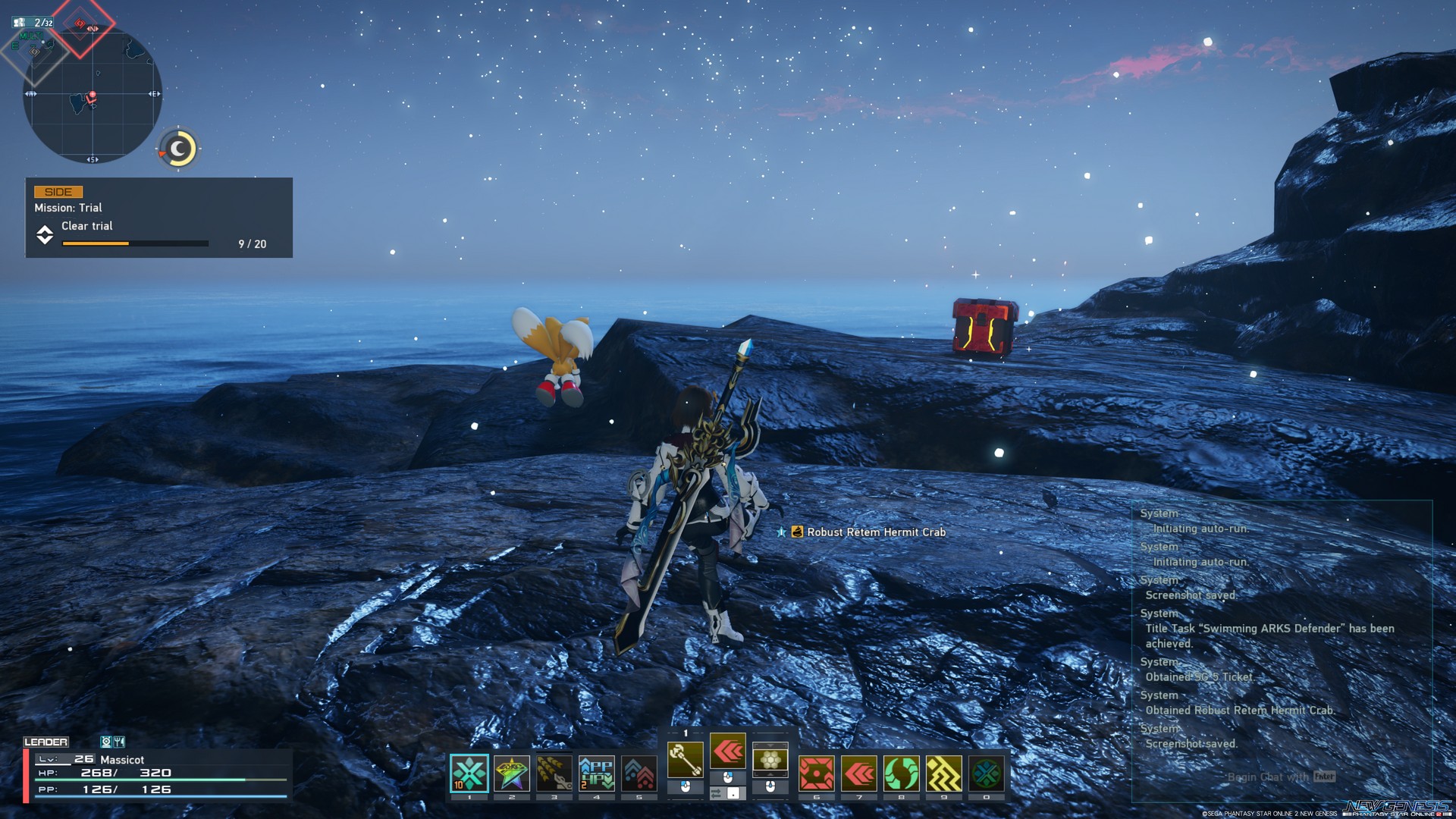Open the hexagonal Photon Blast icon
The height and width of the screenshot is (819, 1456).
pos(770,758)
